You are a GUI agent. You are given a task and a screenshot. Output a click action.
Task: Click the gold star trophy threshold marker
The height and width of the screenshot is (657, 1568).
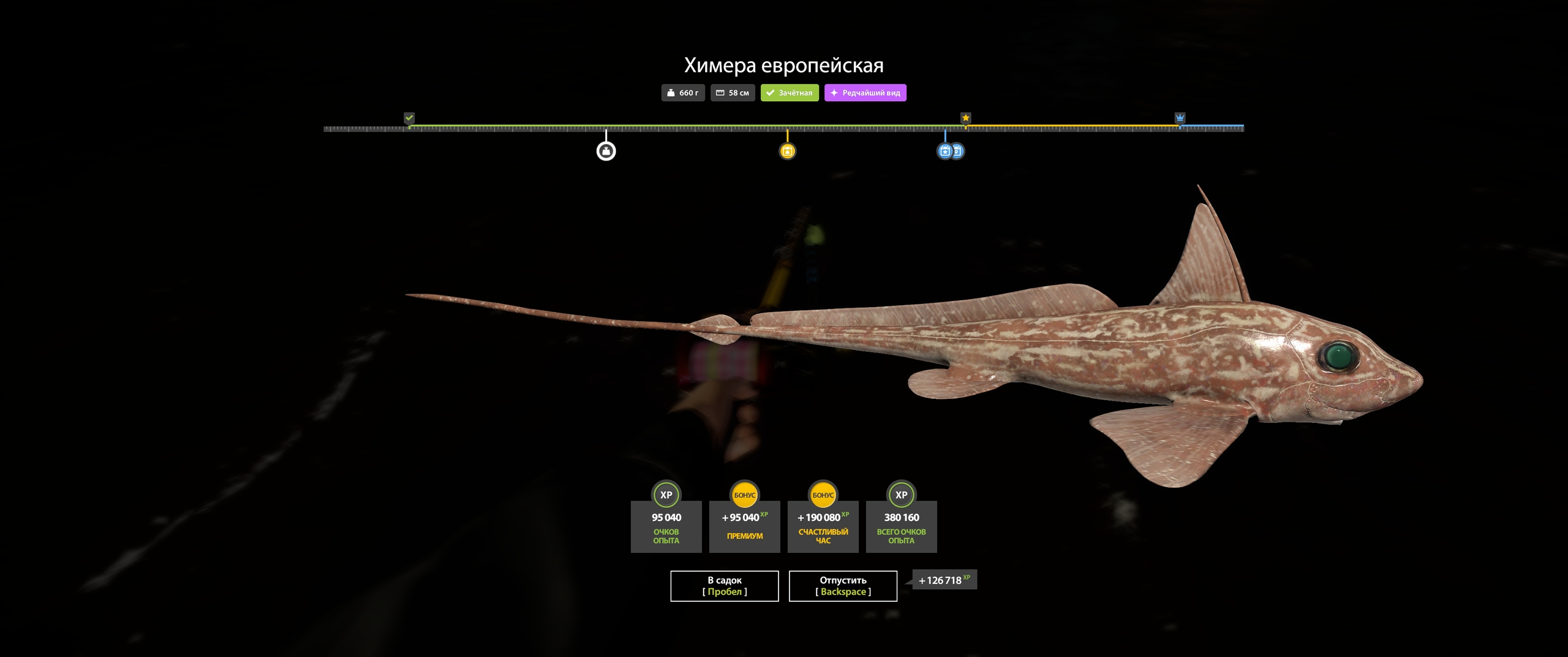click(x=965, y=118)
